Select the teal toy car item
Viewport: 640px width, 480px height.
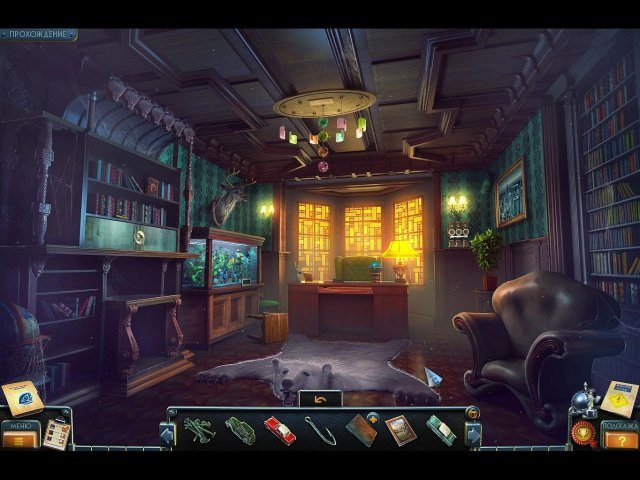point(440,430)
